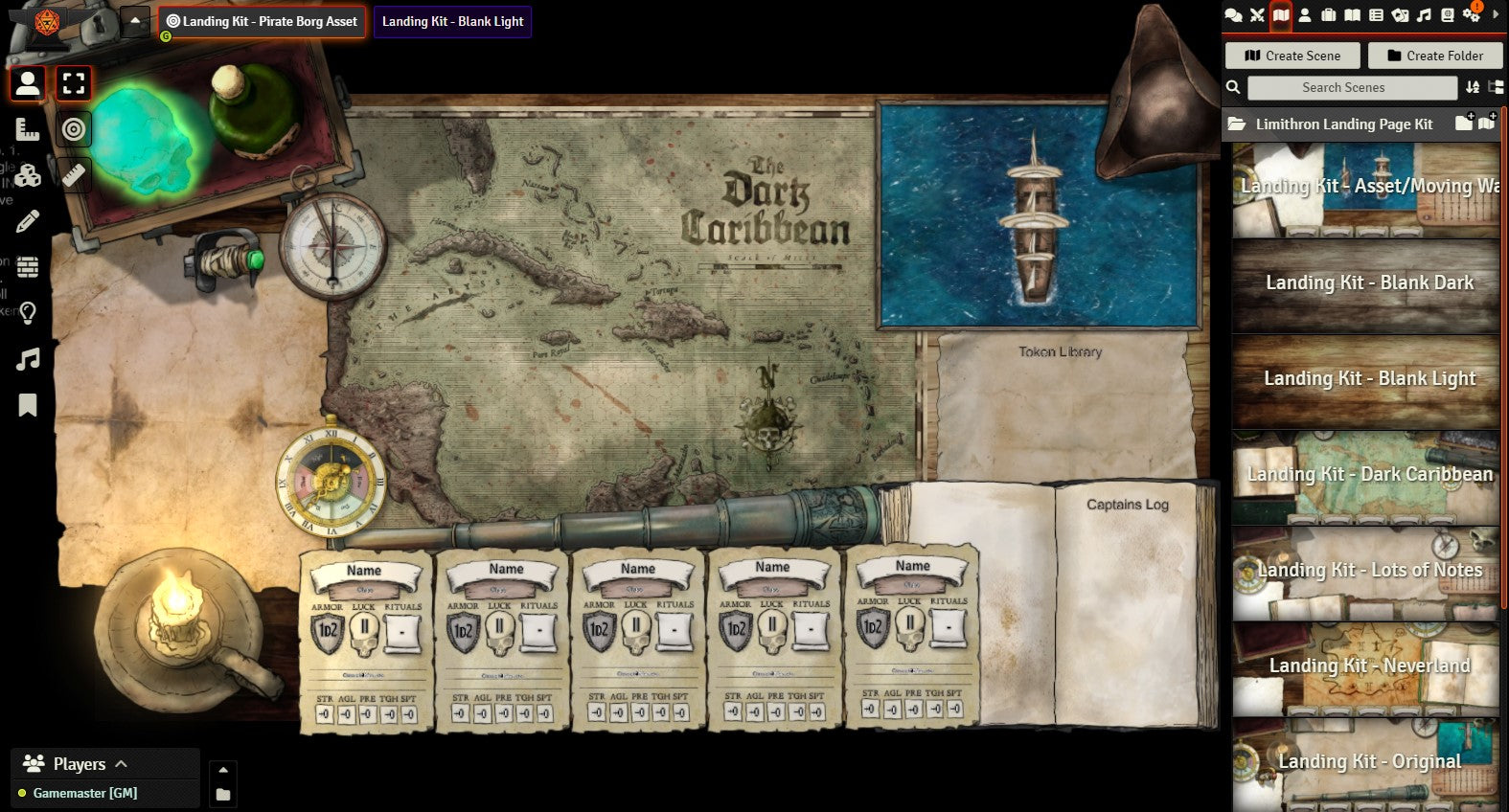Focus the Search Scenes field
This screenshot has height=812, width=1509.
(x=1351, y=87)
